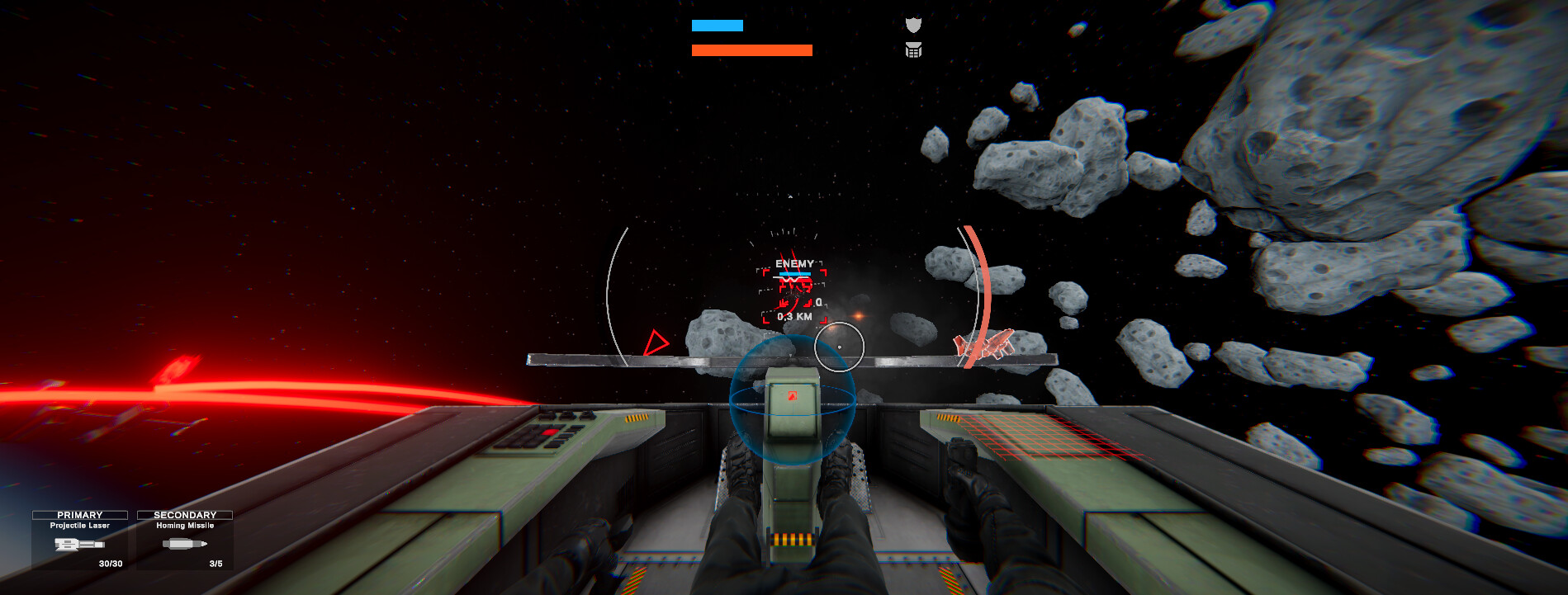
Task: Select the Homing Missile weapon icon
Action: 183,545
